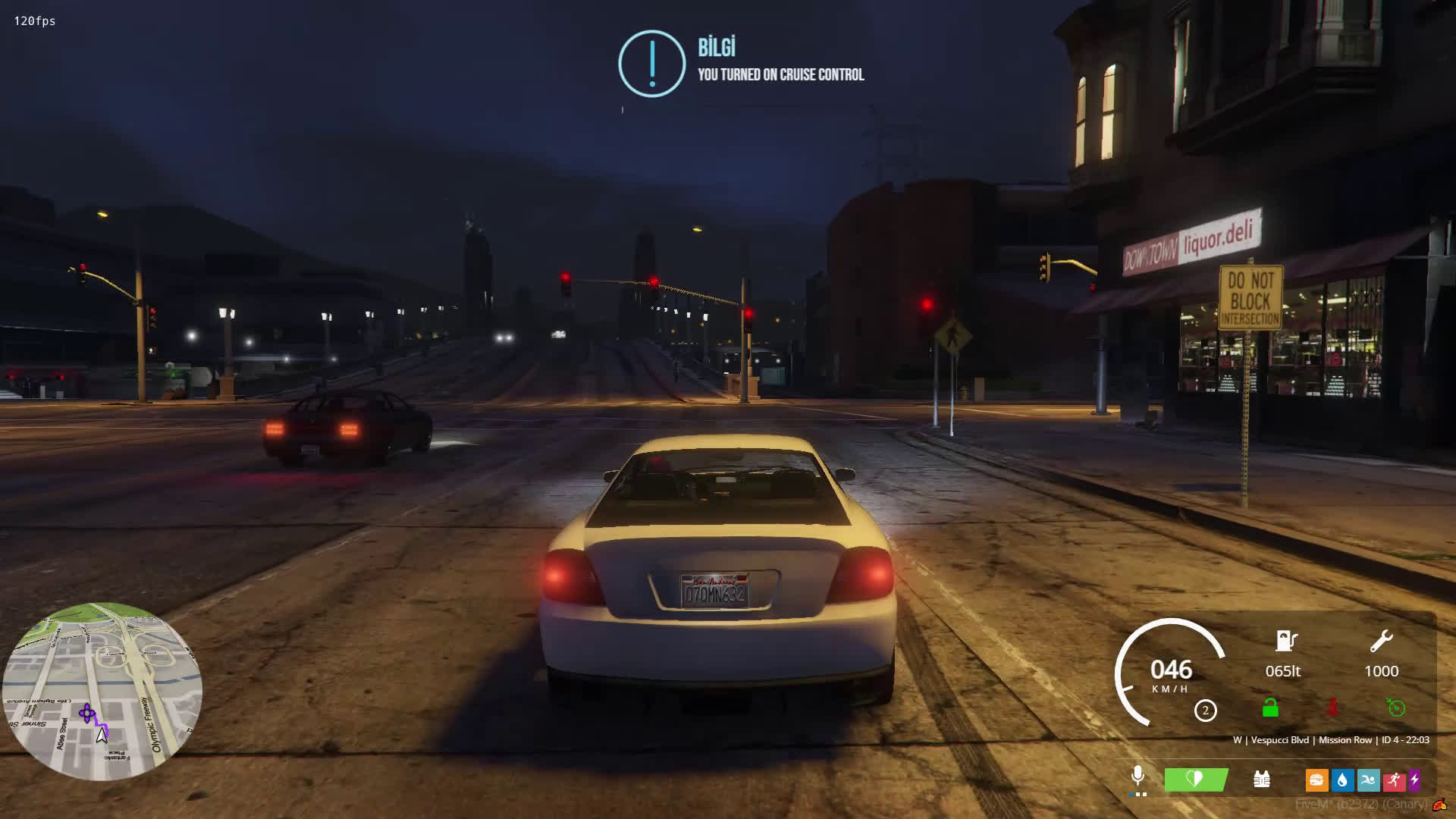
Task: Click the orange burger hunger icon
Action: coord(1316,780)
